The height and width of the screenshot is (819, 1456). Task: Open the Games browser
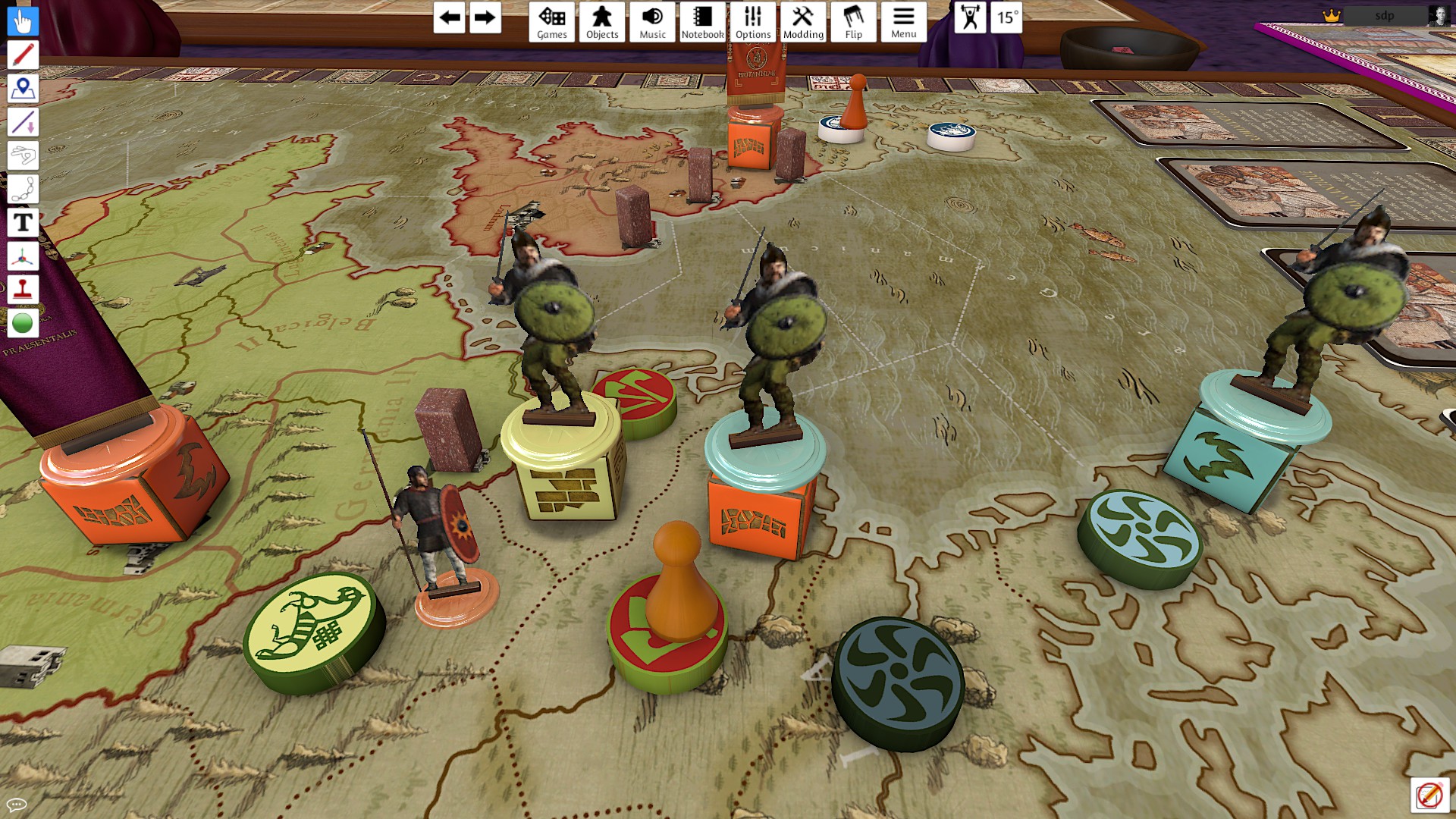(552, 22)
